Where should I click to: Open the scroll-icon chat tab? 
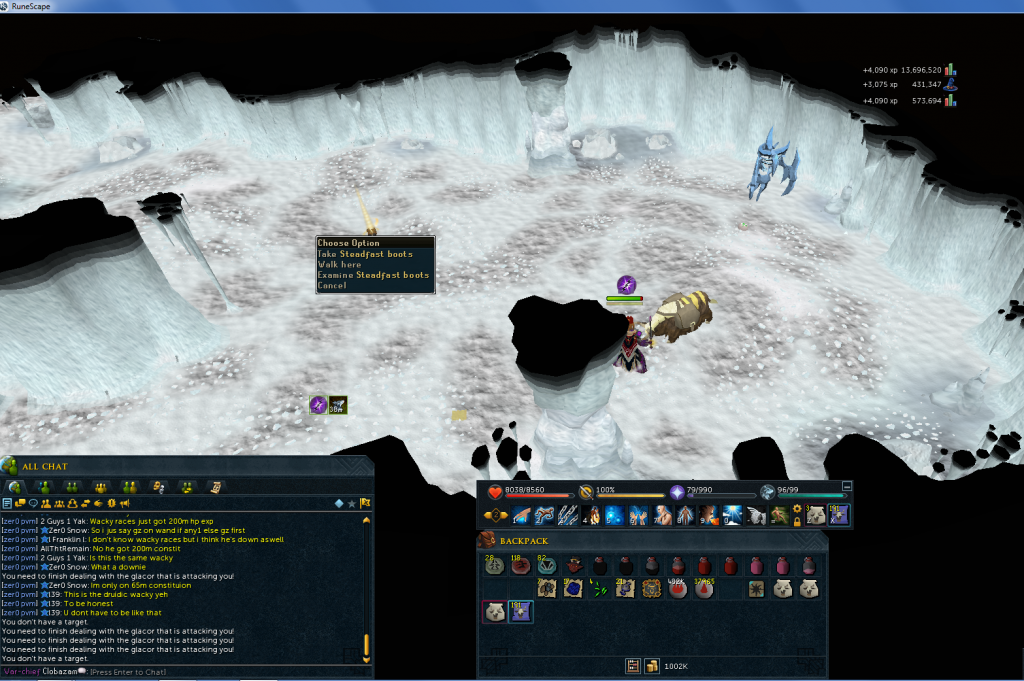click(214, 486)
